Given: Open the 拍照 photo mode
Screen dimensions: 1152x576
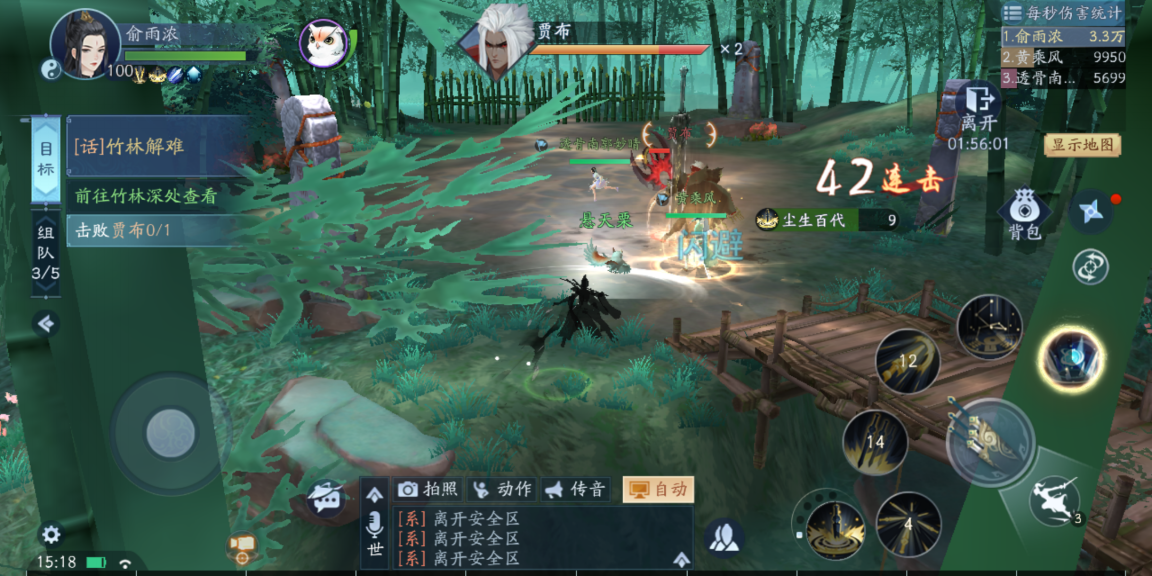Looking at the screenshot, I should point(428,489).
